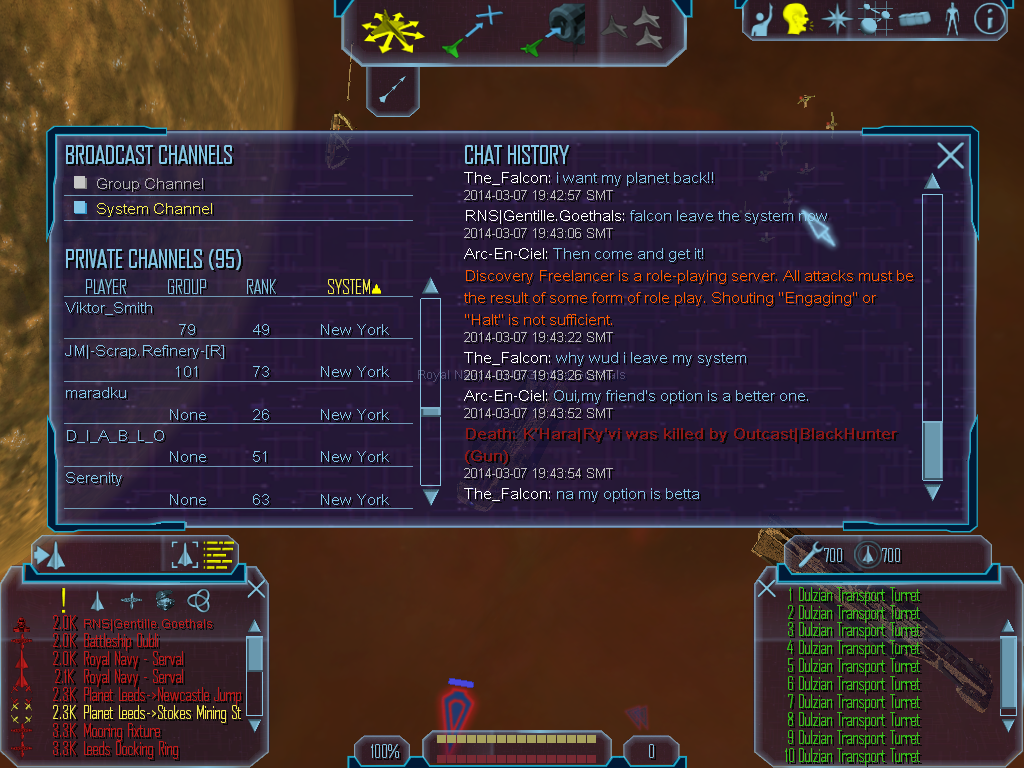Choose D_I_A_B_L_O from private channels
1024x768 pixels.
[x=115, y=436]
